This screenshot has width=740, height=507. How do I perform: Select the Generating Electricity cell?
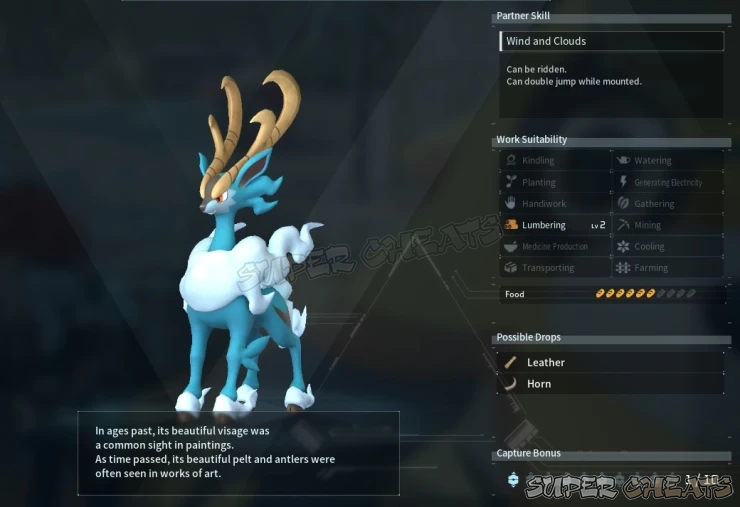tap(667, 182)
